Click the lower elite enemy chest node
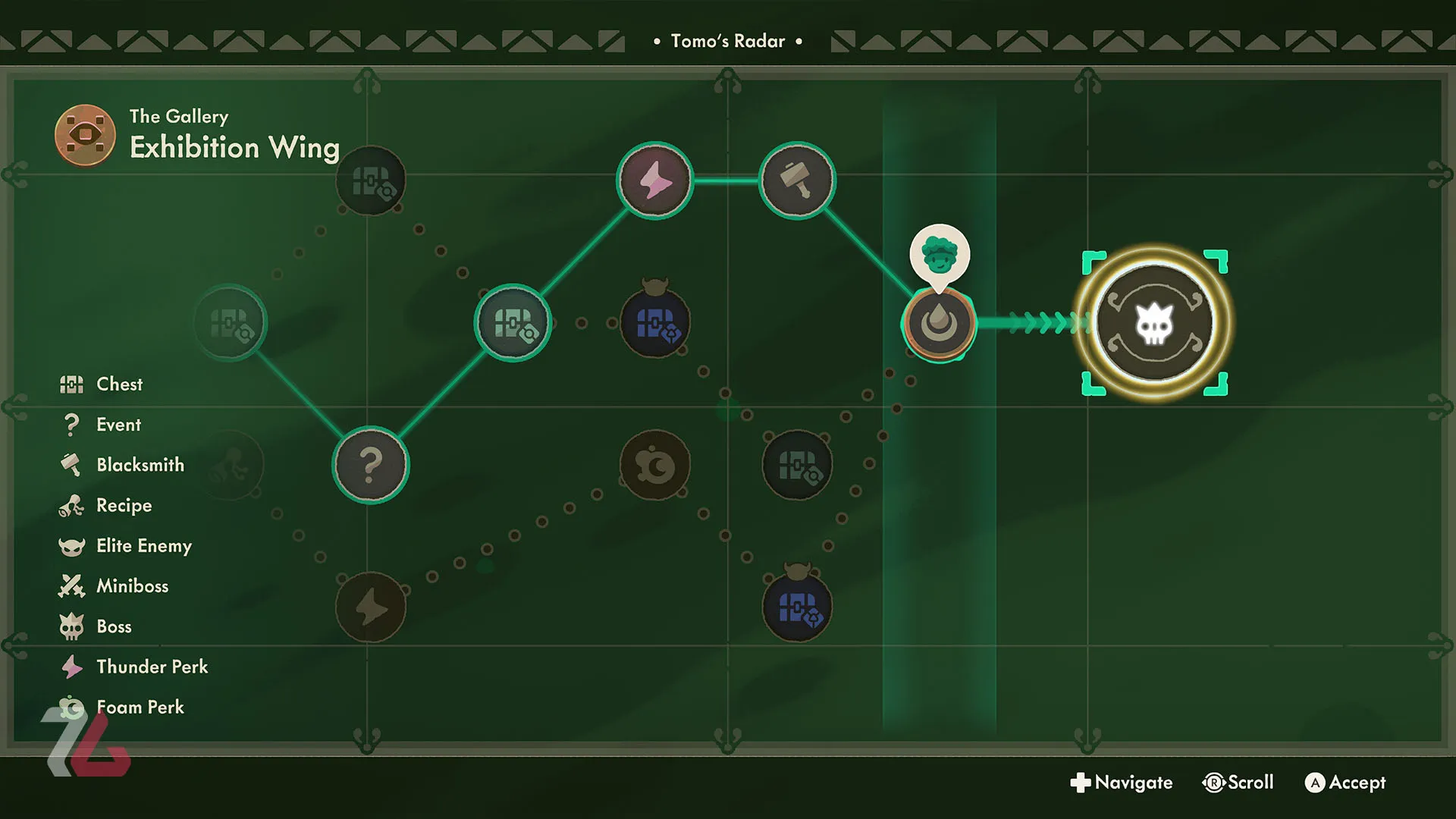1456x819 pixels. pos(797,605)
